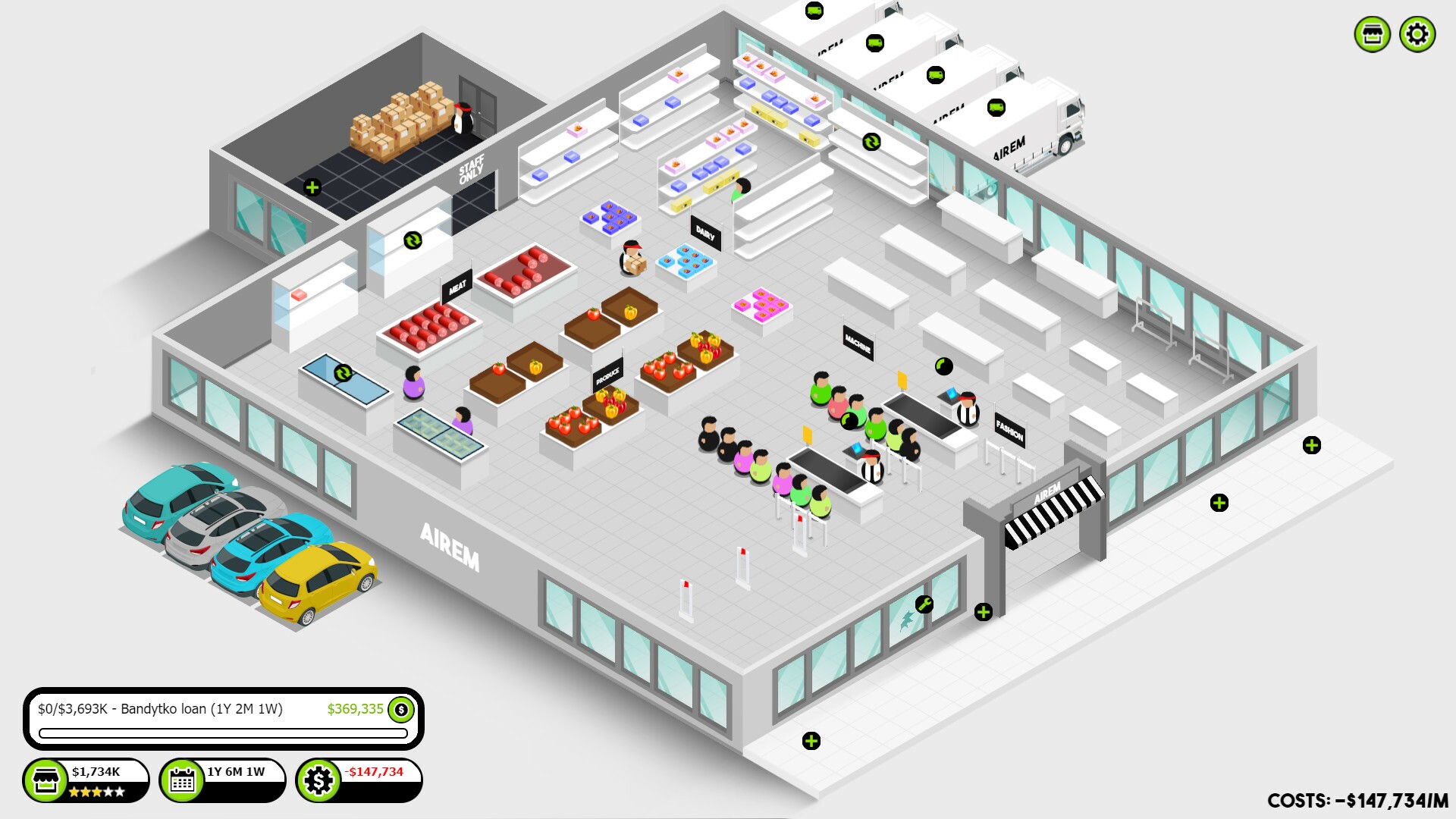This screenshot has height=819, width=1456.
Task: Open the settings gear icon
Action: coord(1417,33)
